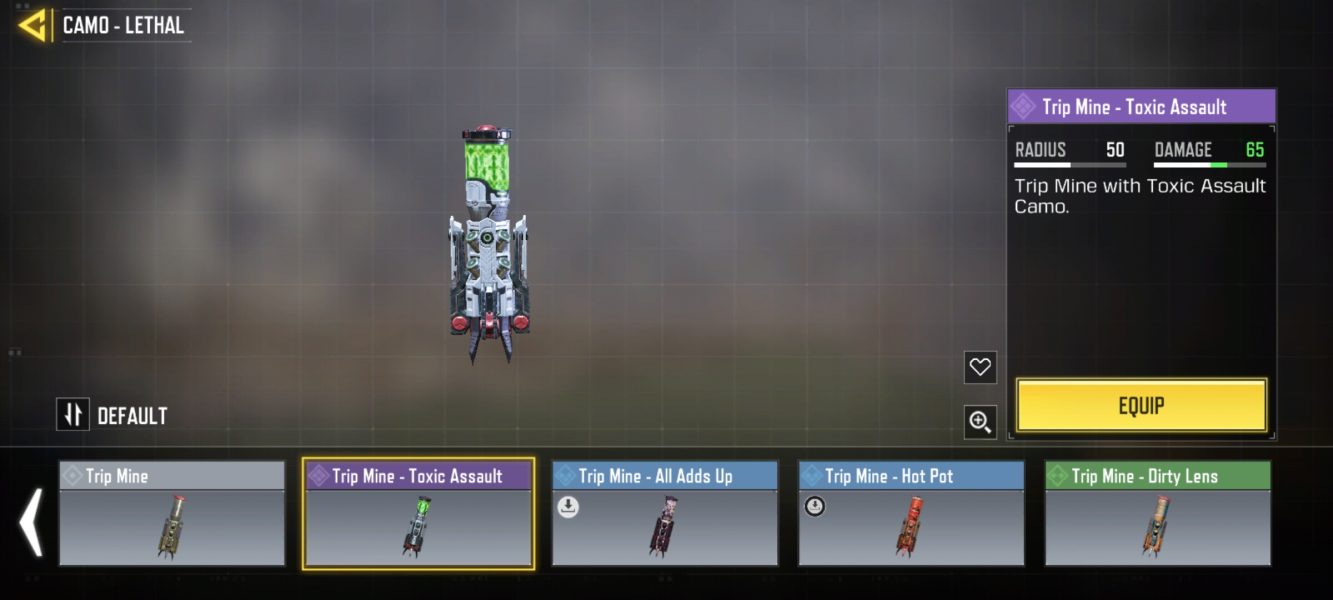Screen dimensions: 1333x600
Task: Go back from Camo - Lethal screen
Action: tap(33, 25)
